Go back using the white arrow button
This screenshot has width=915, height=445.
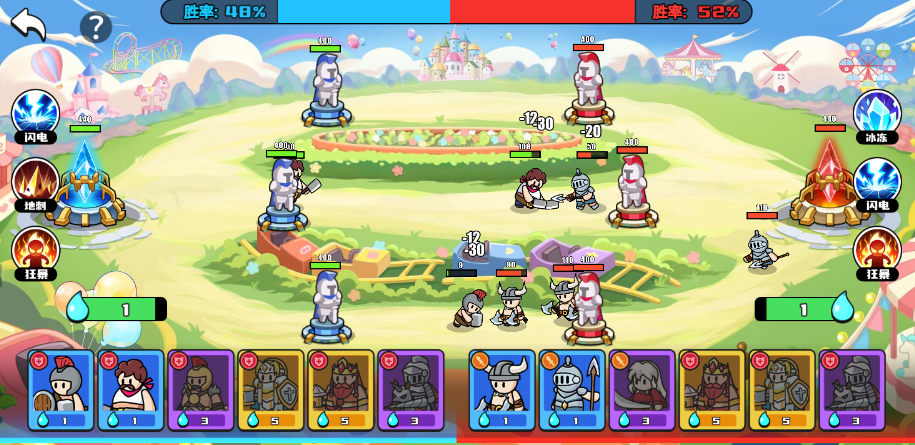[x=28, y=24]
